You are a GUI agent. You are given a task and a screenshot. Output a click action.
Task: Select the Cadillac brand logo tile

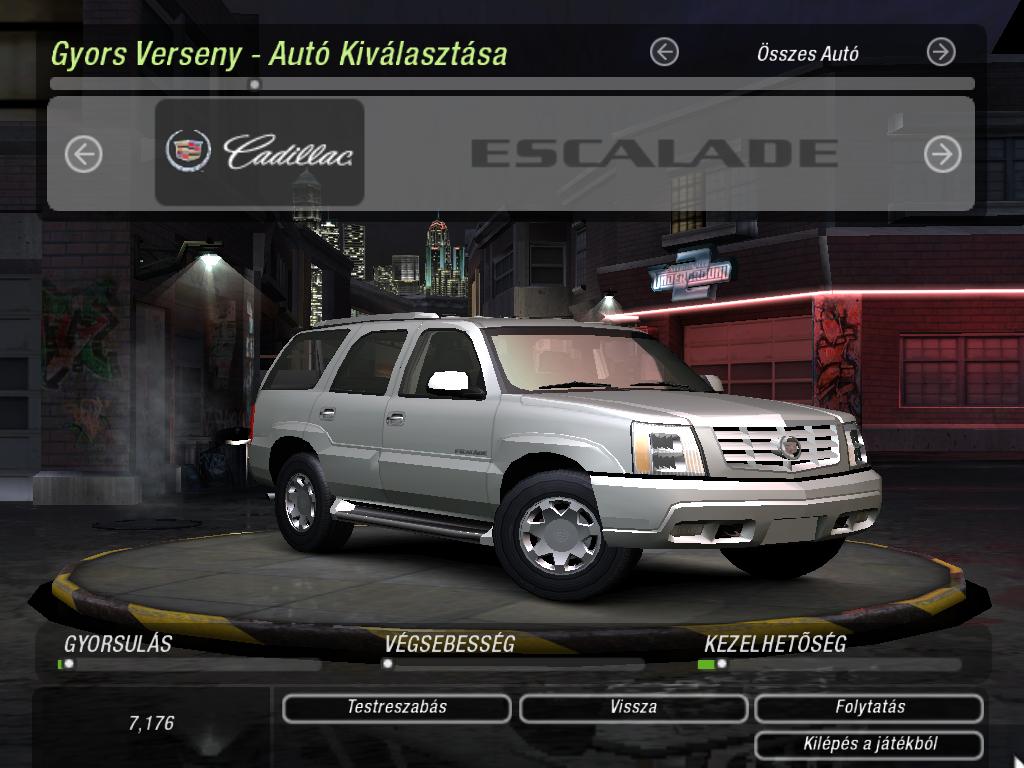(x=259, y=152)
